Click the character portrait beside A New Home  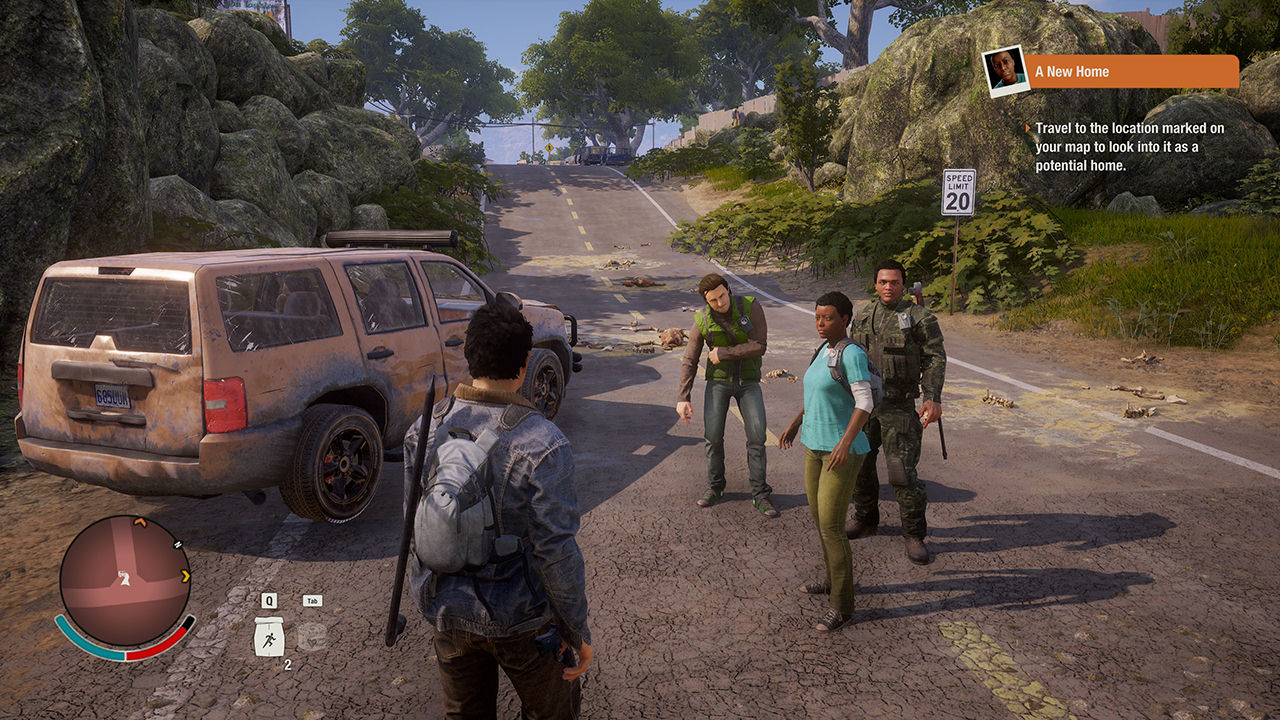[x=1005, y=71]
